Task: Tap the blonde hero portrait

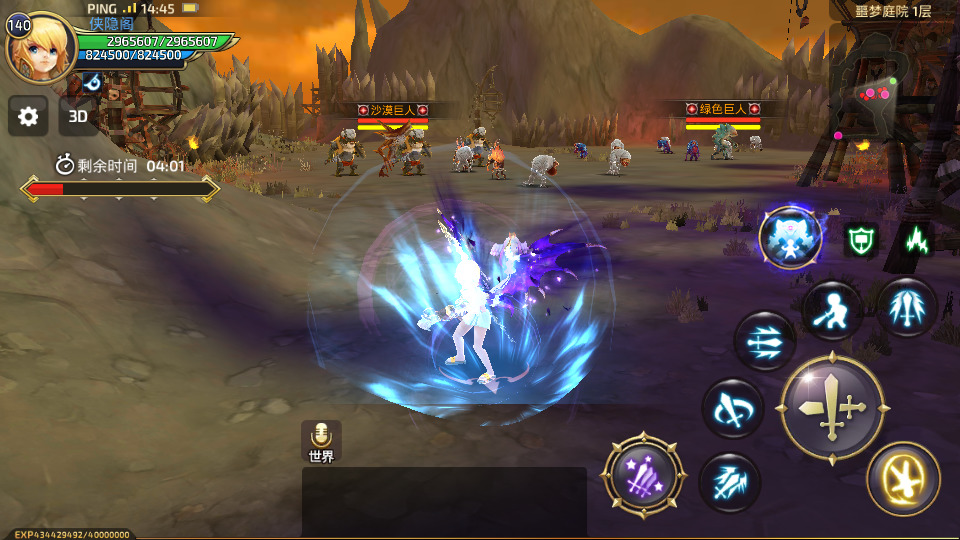Action: [x=40, y=47]
